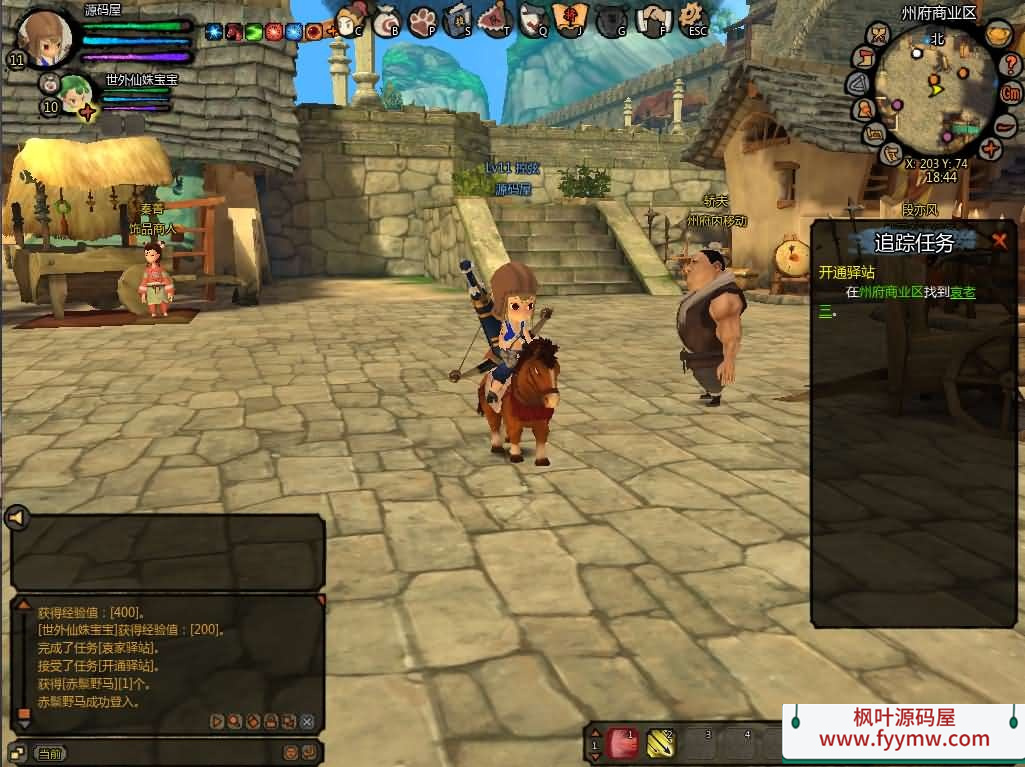
Task: Click the 袁老三 link in quest tracker
Action: [962, 292]
